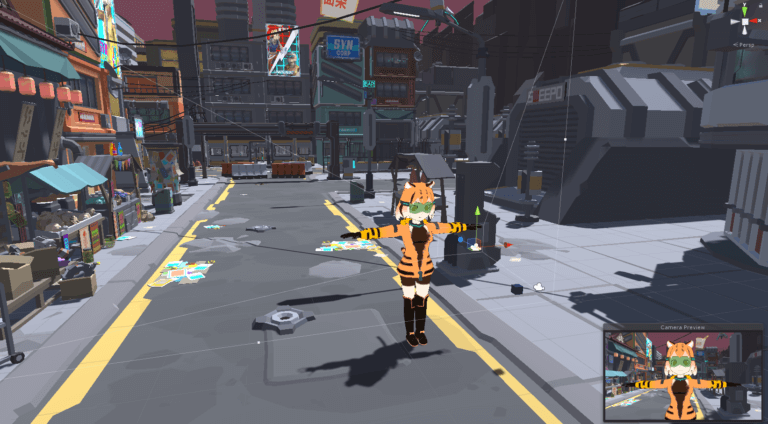Click the bottom gray cone on orientation gizmo

(744, 33)
